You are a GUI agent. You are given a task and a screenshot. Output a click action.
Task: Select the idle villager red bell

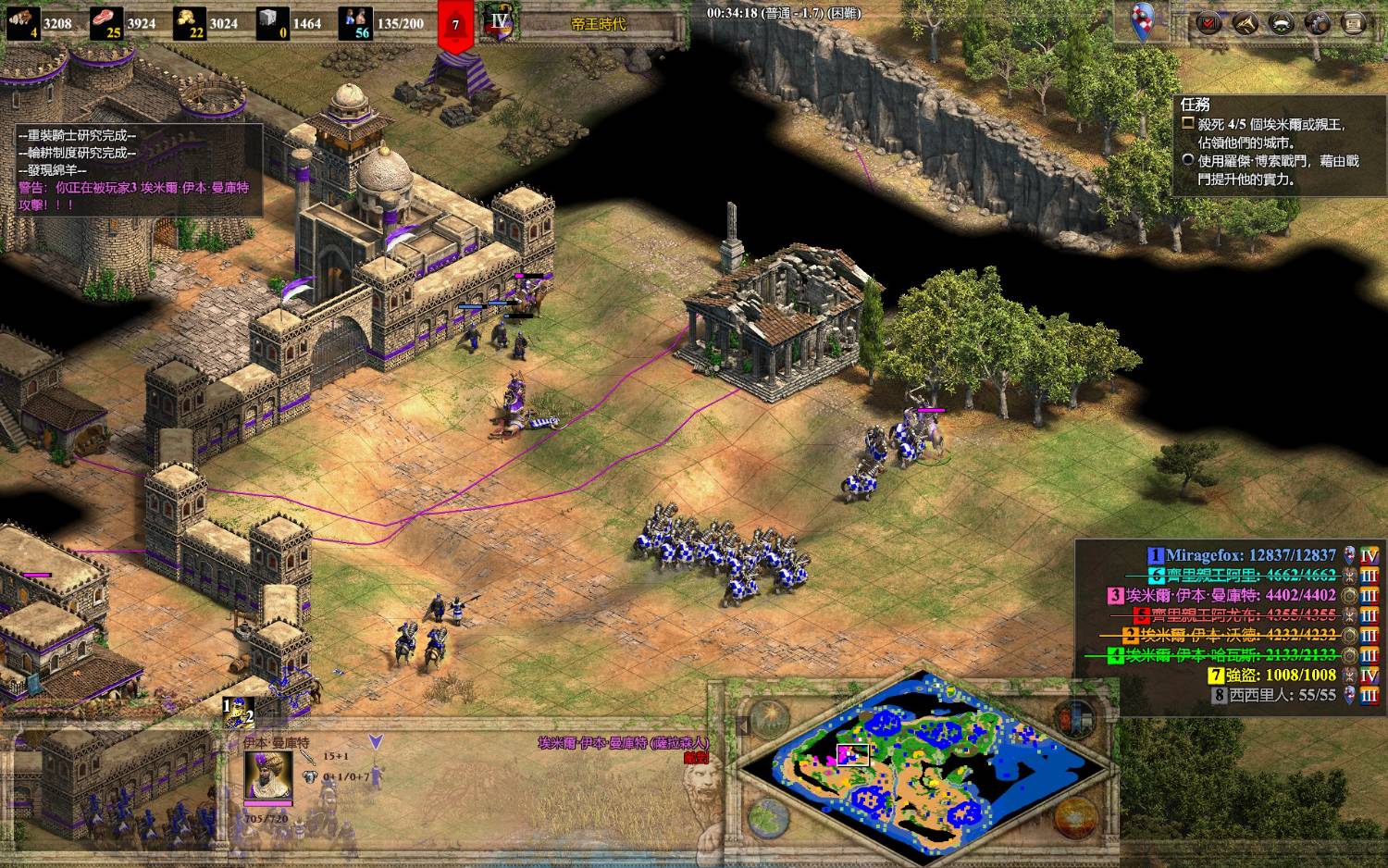pos(455,23)
